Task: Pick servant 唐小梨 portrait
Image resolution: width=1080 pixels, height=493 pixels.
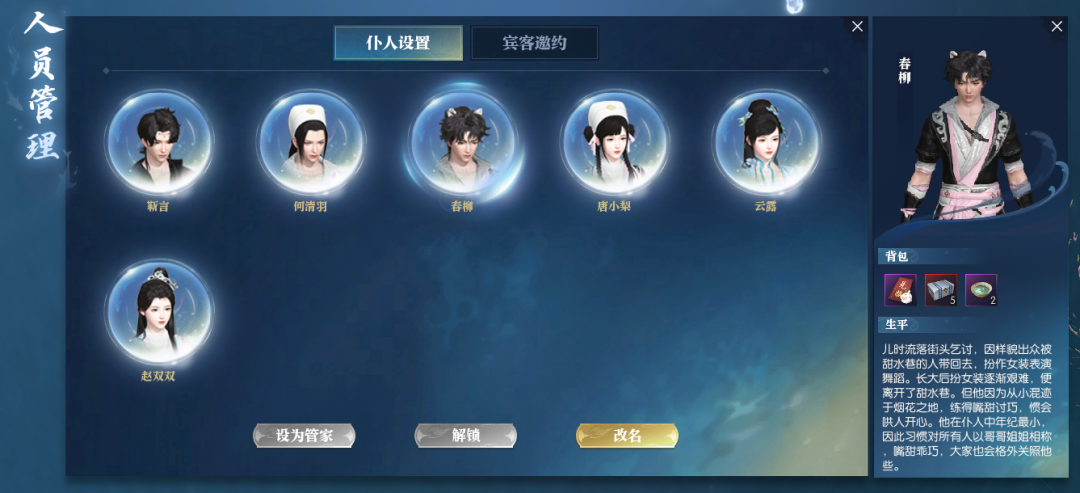Action: 614,142
